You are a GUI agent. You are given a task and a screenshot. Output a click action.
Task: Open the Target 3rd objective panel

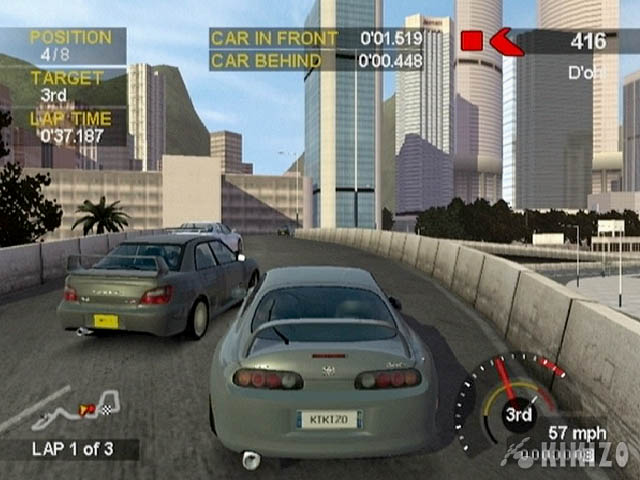pos(63,86)
